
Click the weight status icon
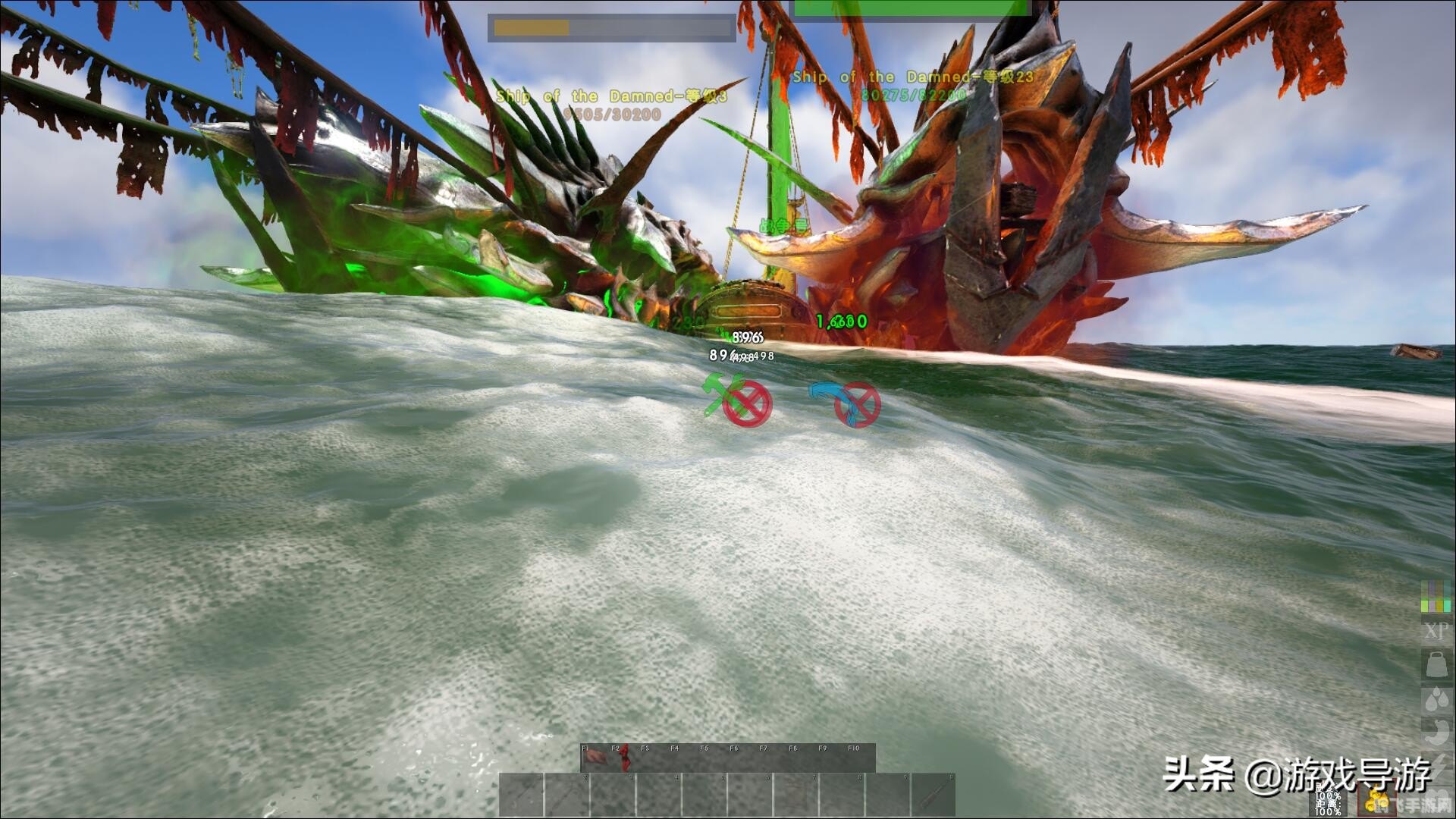tap(1436, 665)
